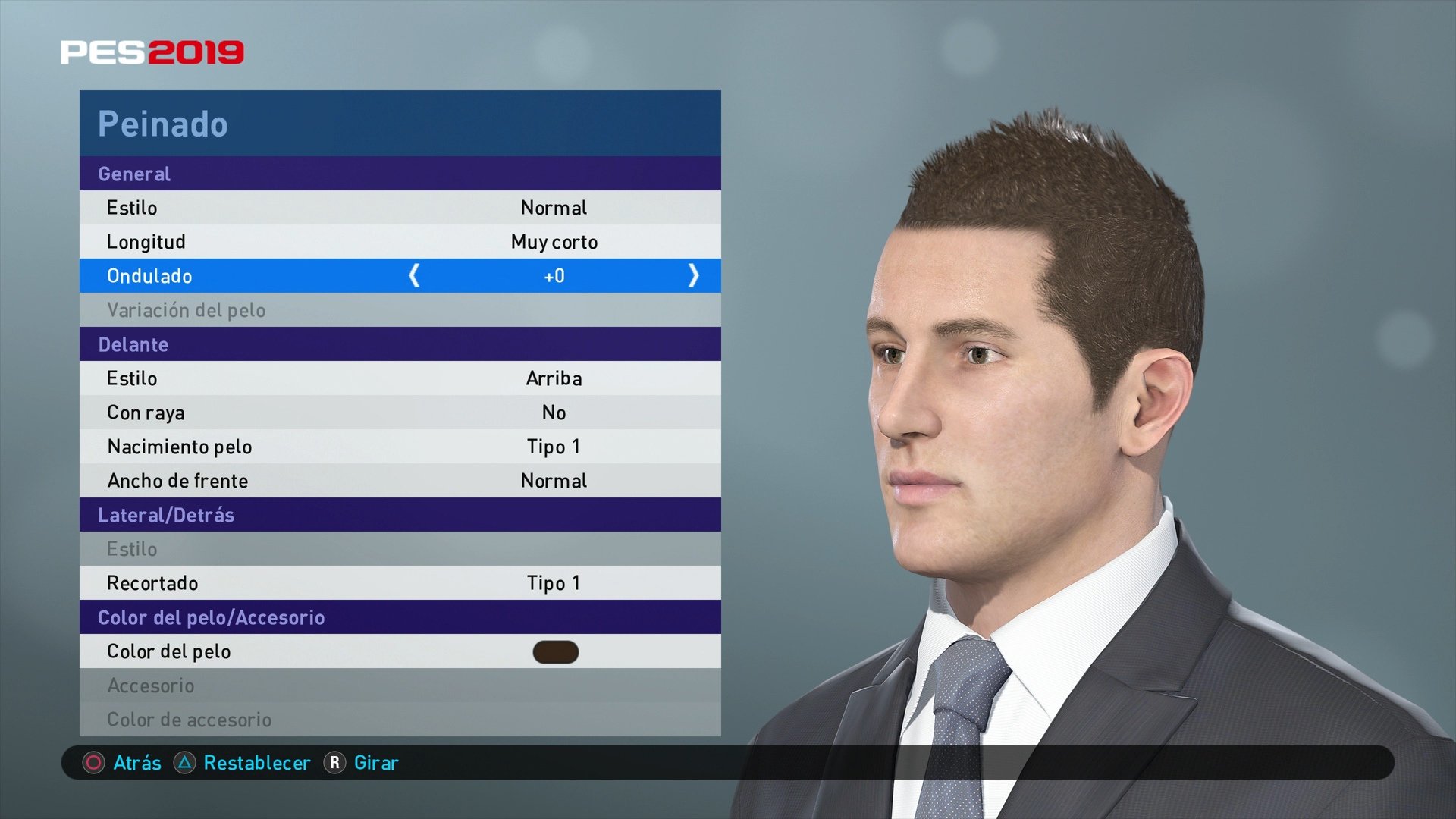Open the Color del pelo brown swatch
This screenshot has width=1456, height=819.
[x=554, y=651]
